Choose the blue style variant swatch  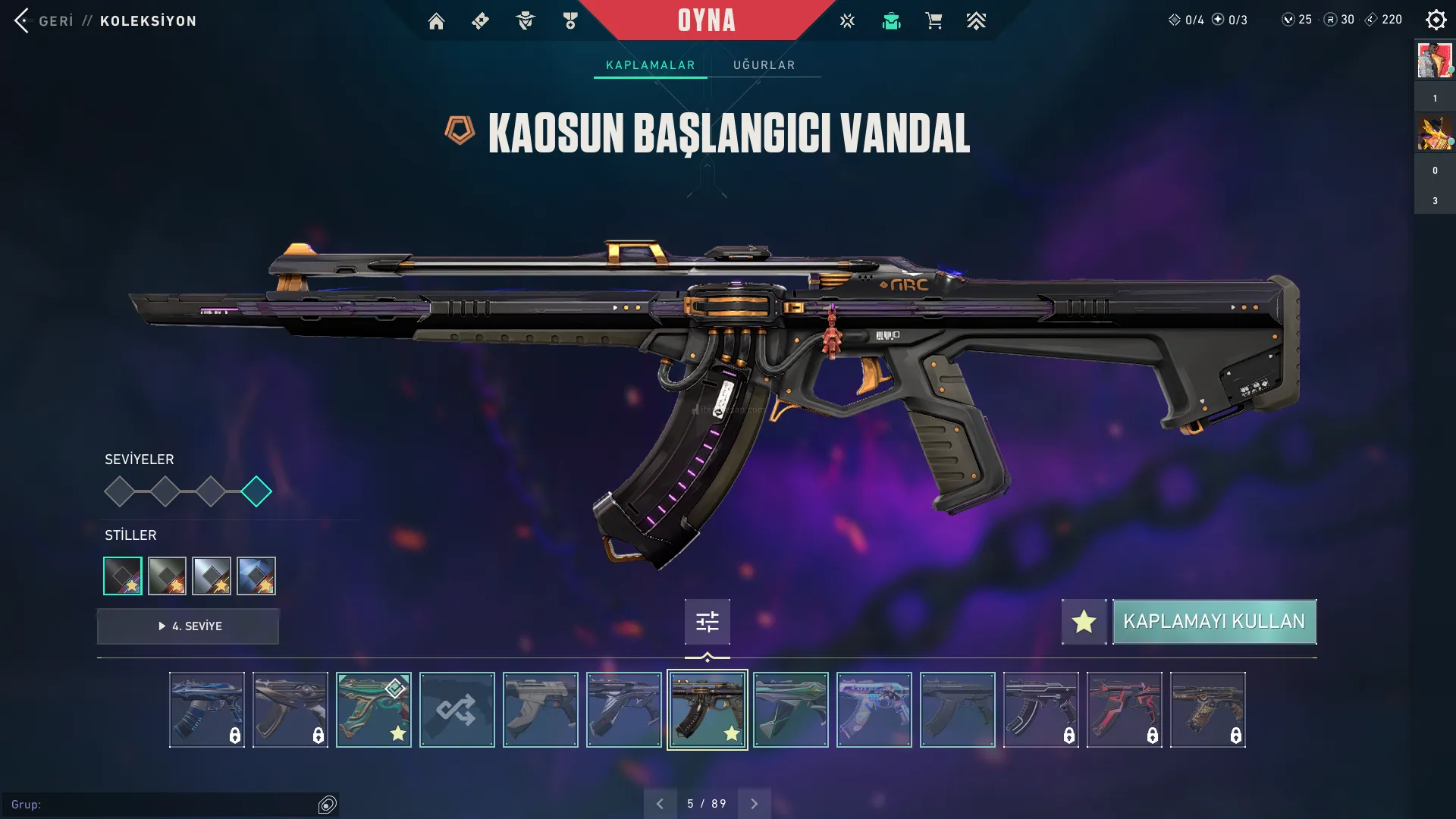(256, 576)
